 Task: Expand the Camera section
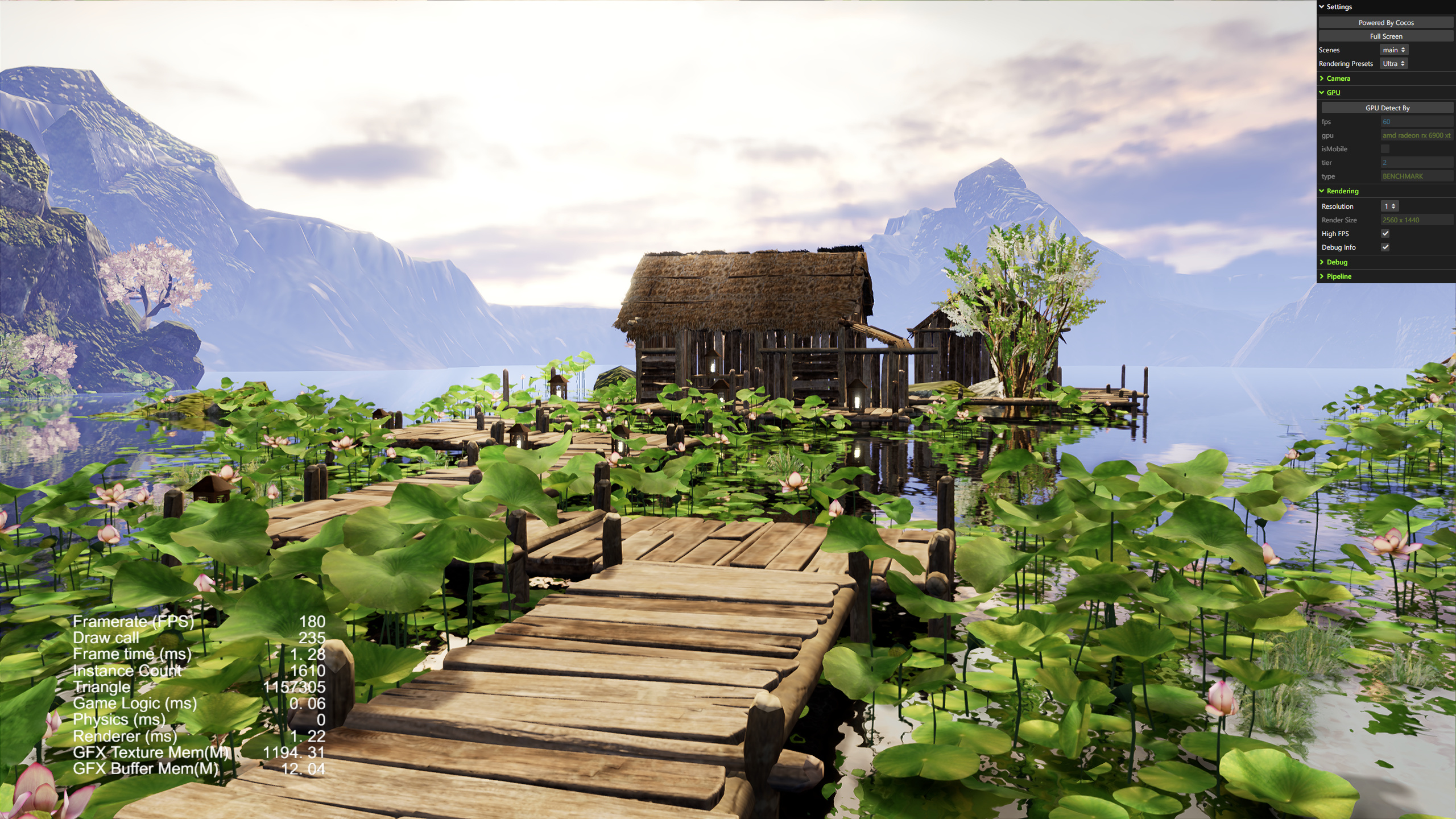1338,78
